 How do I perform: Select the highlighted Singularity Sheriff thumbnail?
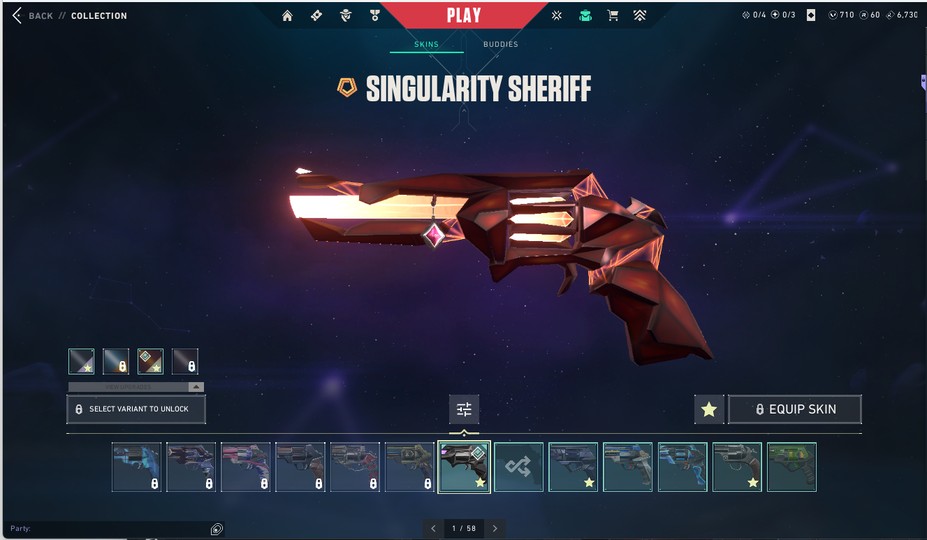click(464, 467)
